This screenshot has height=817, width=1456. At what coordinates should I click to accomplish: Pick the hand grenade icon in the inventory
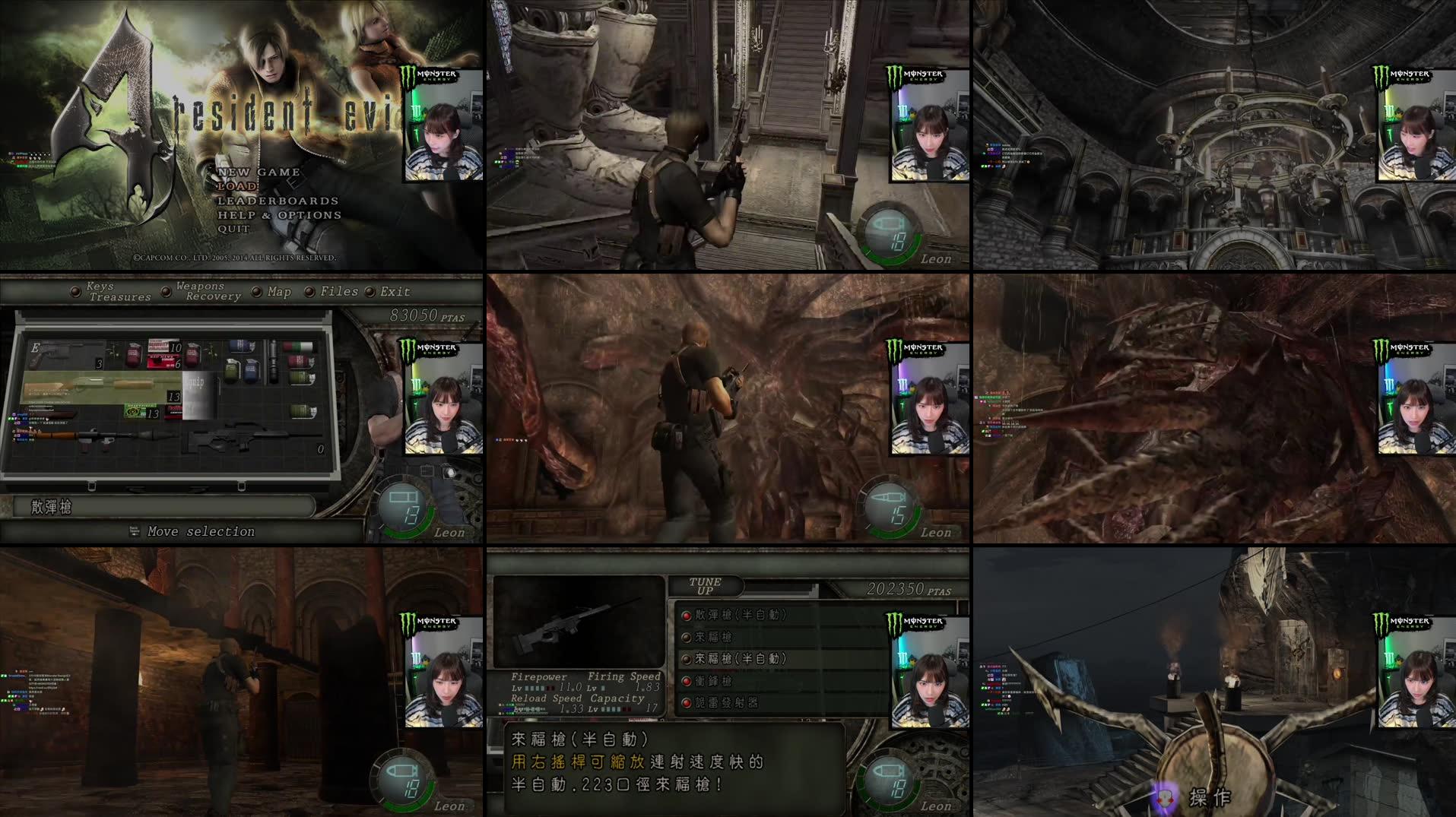231,372
